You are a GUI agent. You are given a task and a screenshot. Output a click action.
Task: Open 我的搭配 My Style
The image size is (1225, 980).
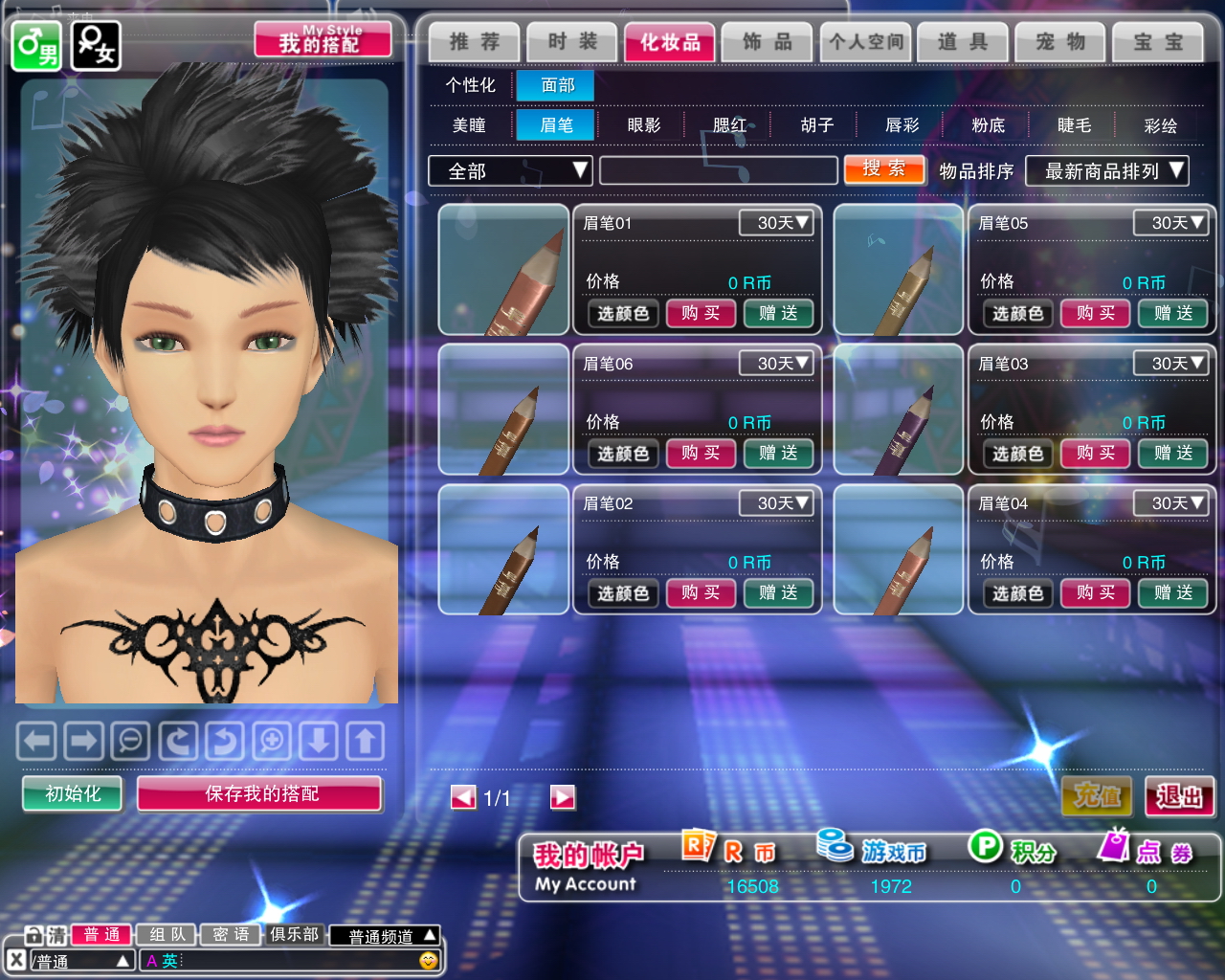click(323, 40)
